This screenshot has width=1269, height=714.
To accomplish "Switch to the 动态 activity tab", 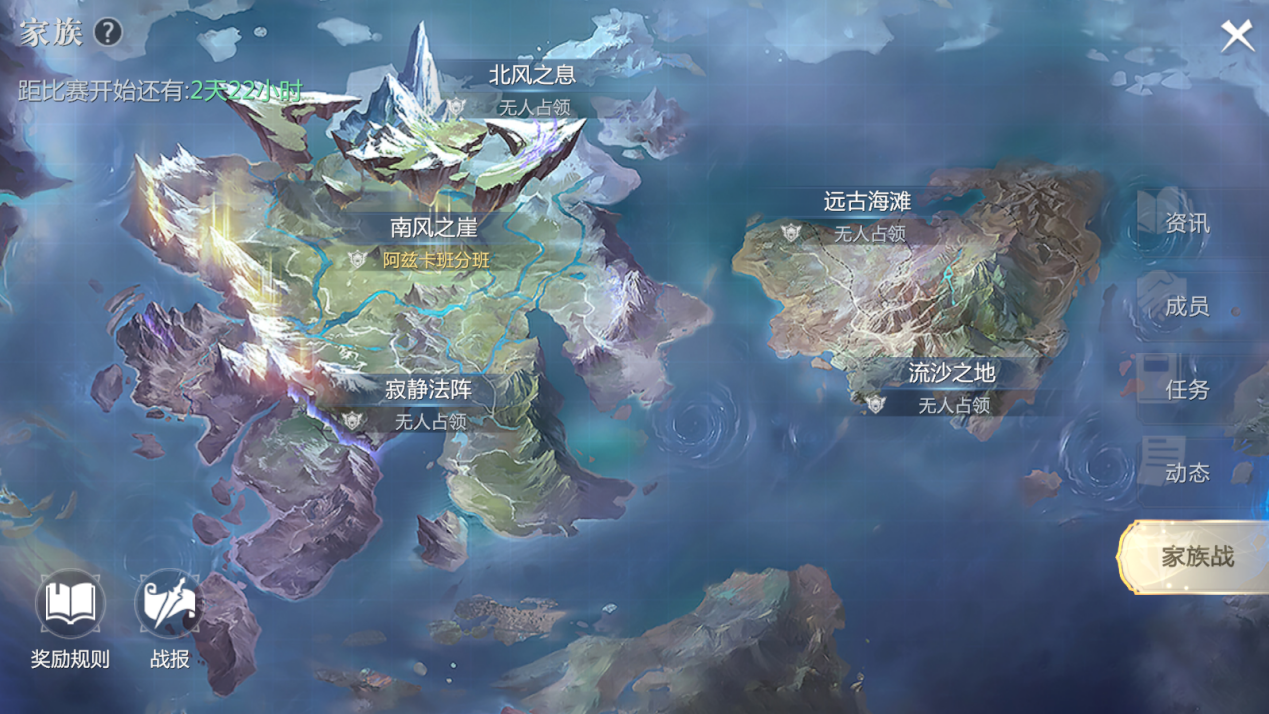I will click(1187, 473).
